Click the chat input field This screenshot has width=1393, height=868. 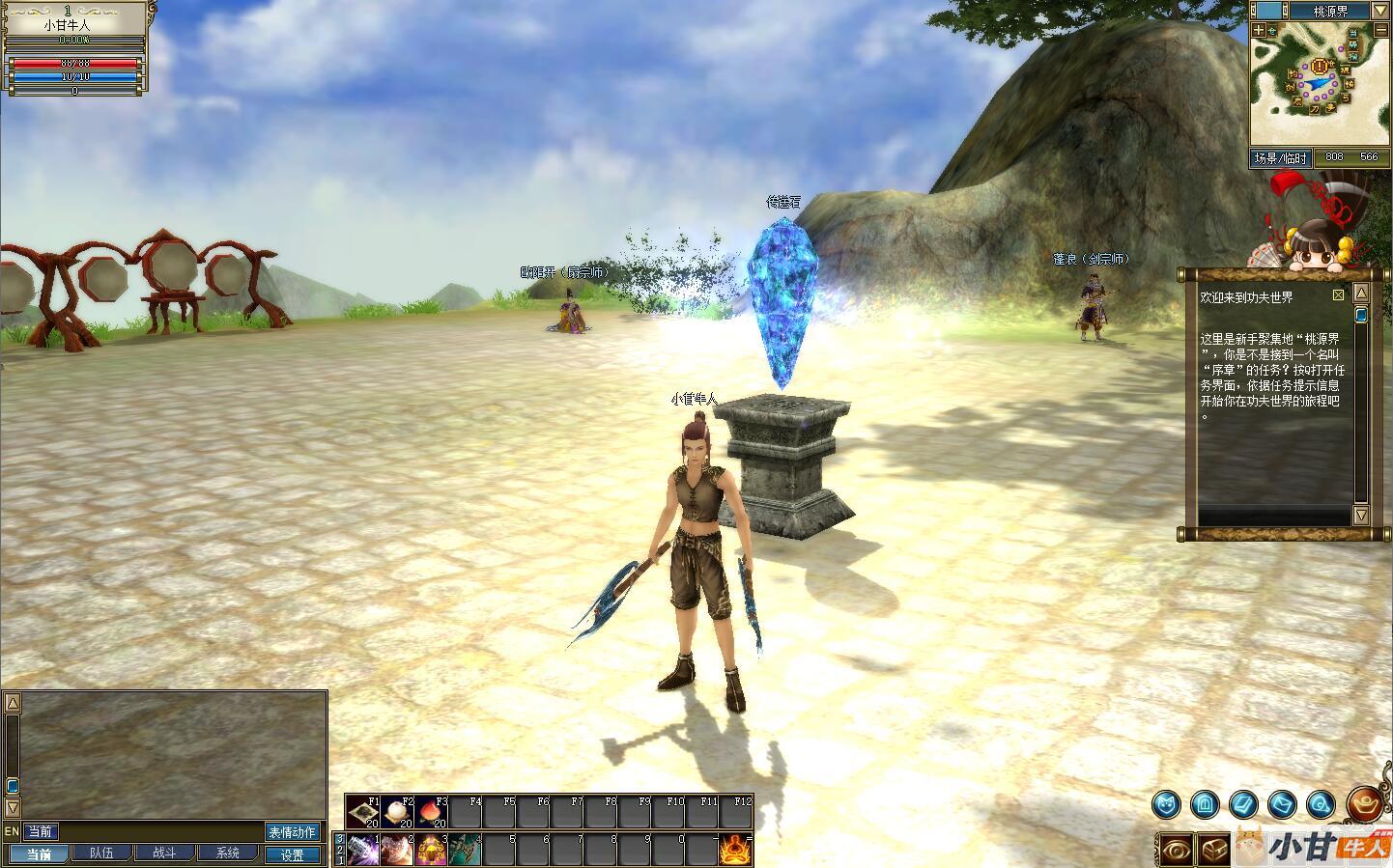pyautogui.click(x=159, y=831)
